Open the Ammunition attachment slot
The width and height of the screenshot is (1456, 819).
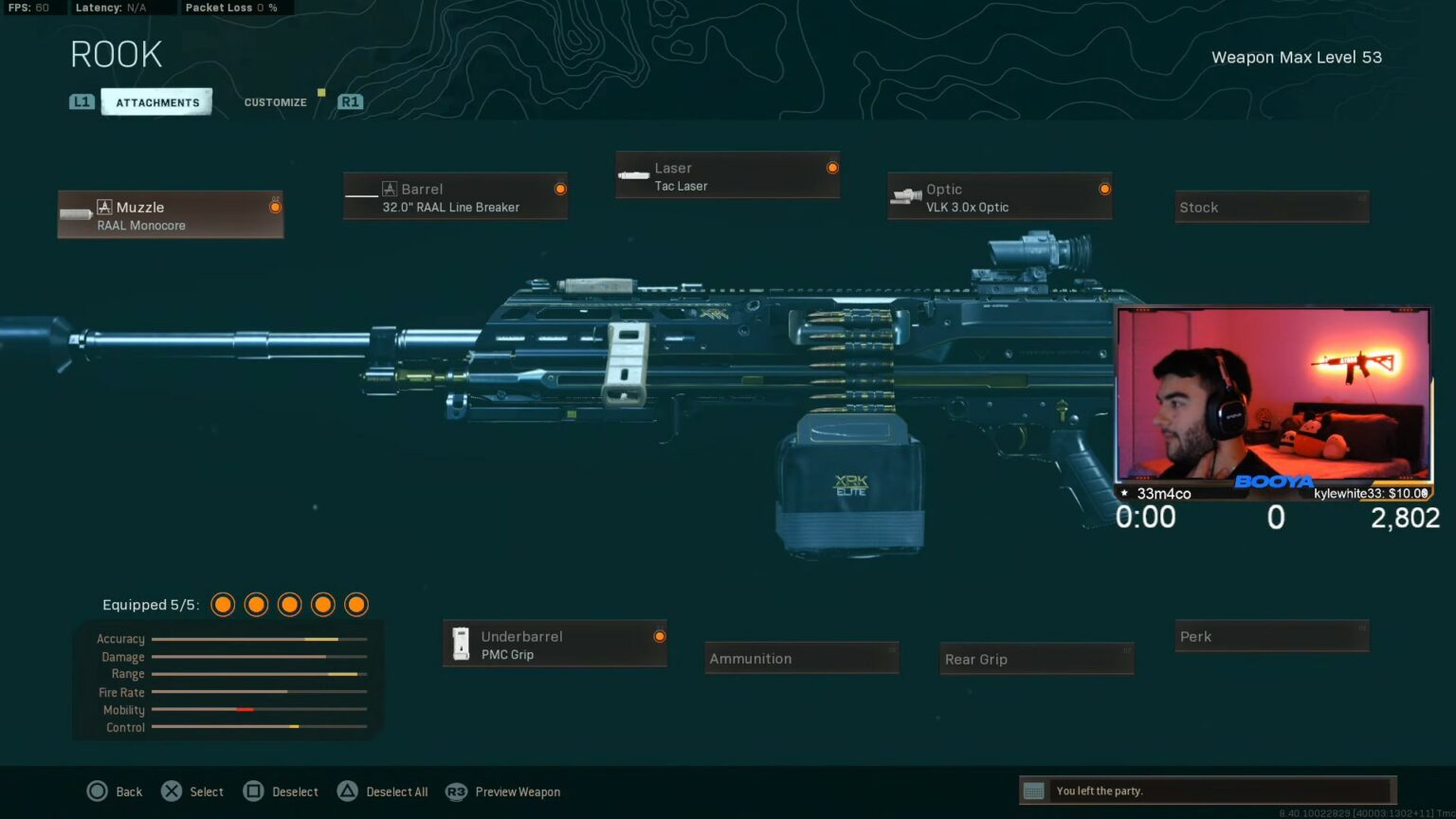[801, 658]
